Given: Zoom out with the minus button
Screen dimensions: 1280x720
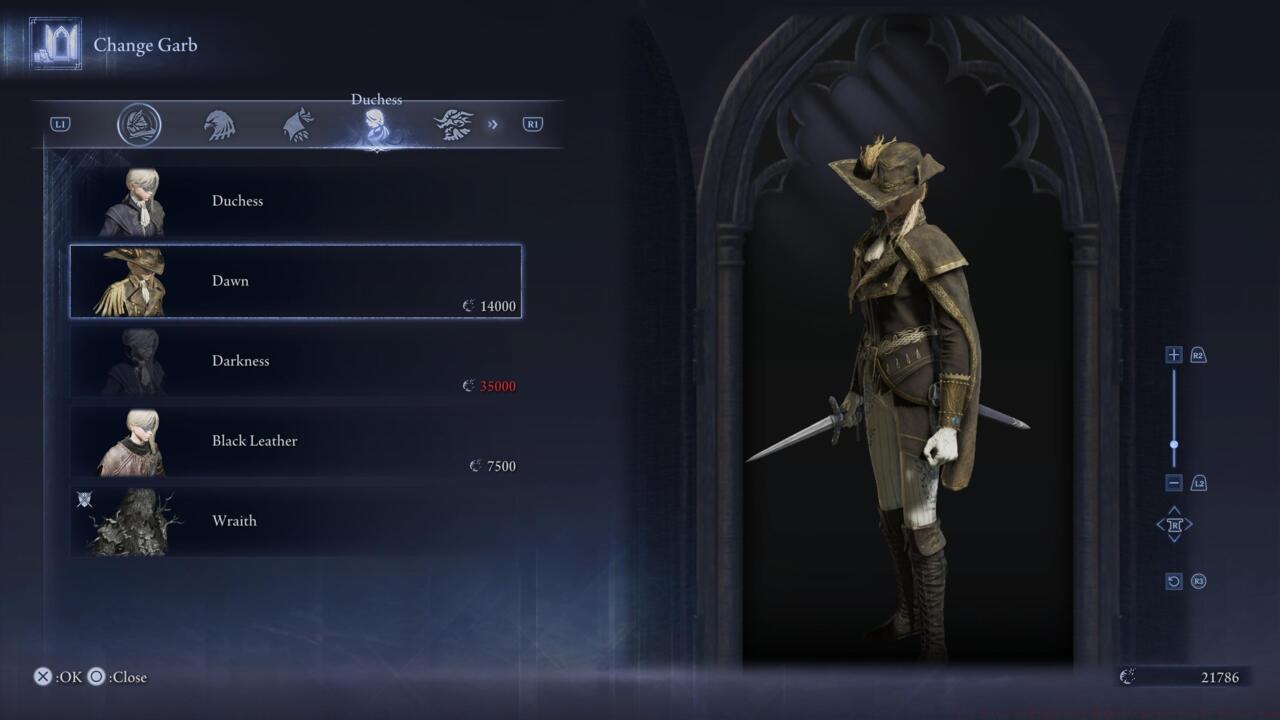Looking at the screenshot, I should click(x=1174, y=483).
